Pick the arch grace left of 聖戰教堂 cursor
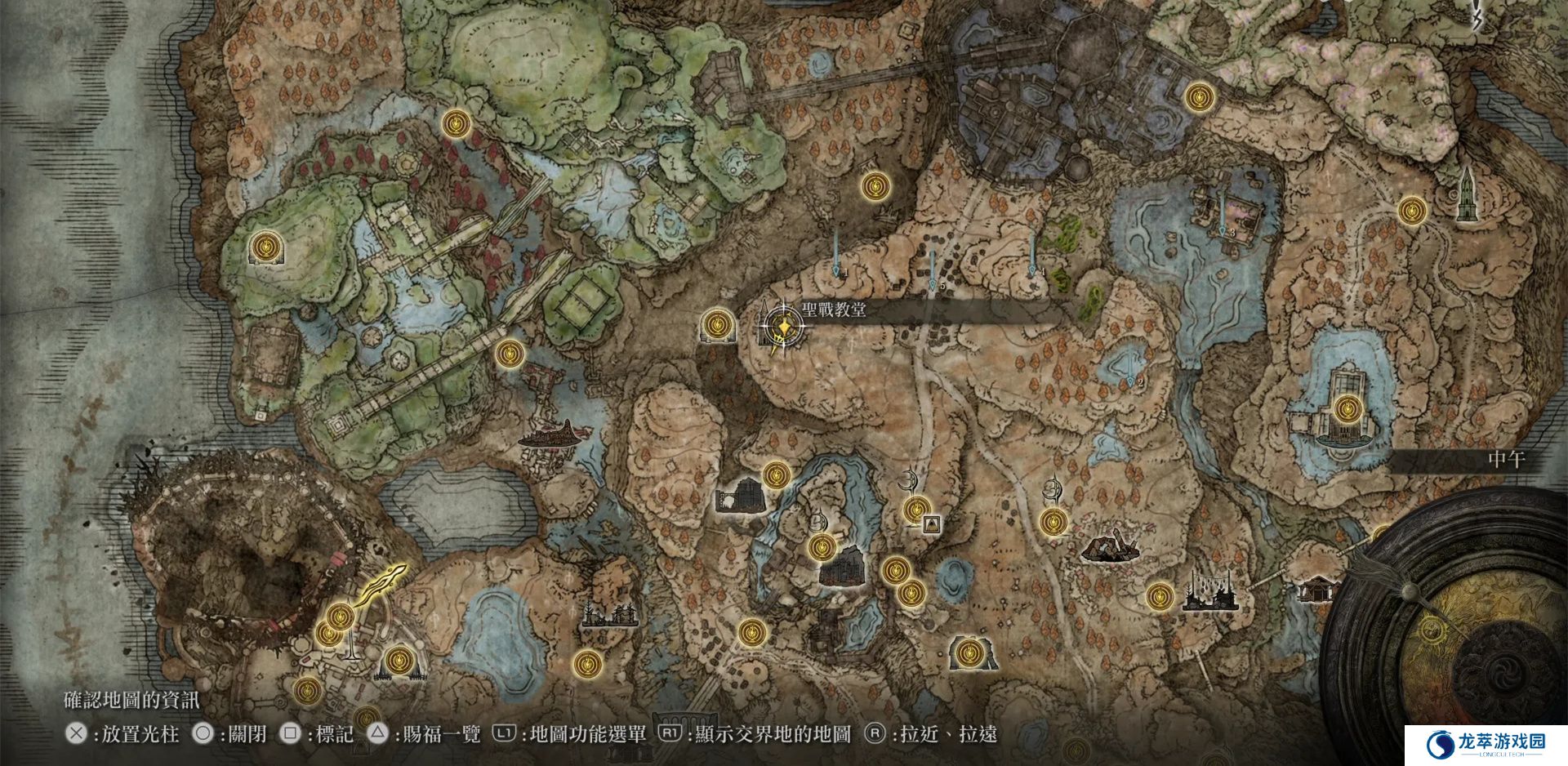The image size is (1568, 766). (x=716, y=324)
